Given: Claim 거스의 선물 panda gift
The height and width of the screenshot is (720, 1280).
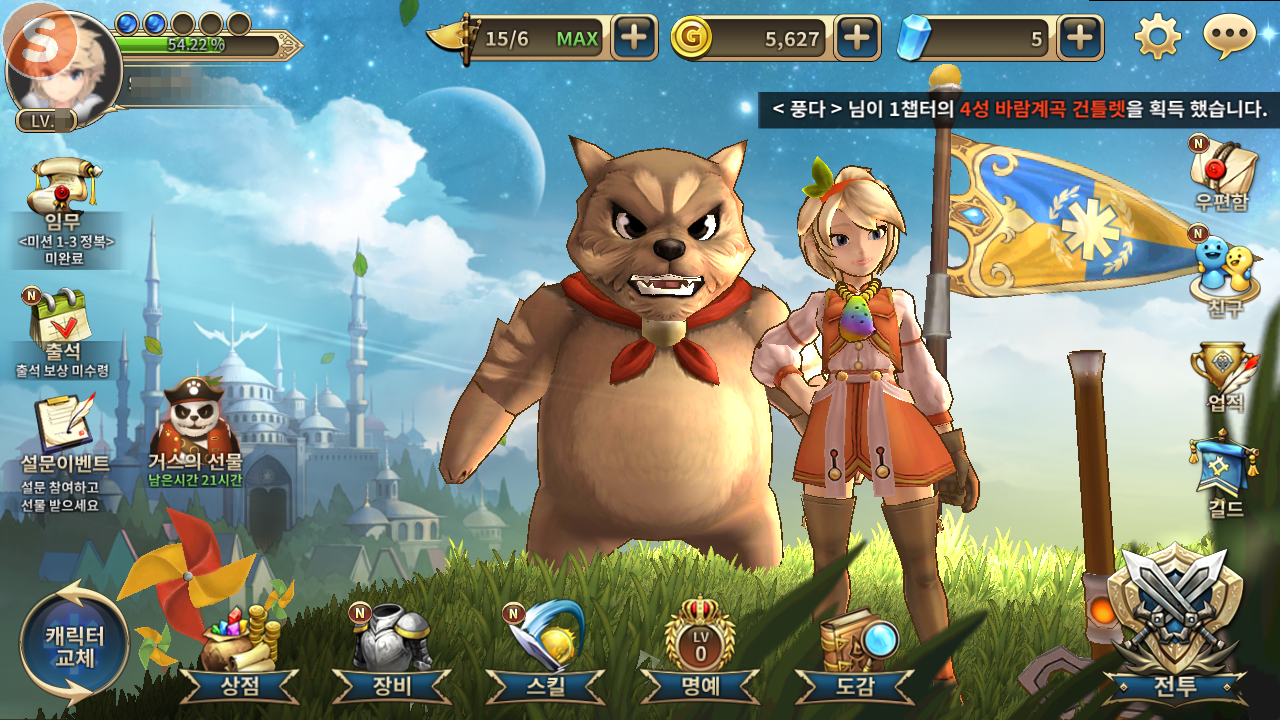Looking at the screenshot, I should point(196,425).
